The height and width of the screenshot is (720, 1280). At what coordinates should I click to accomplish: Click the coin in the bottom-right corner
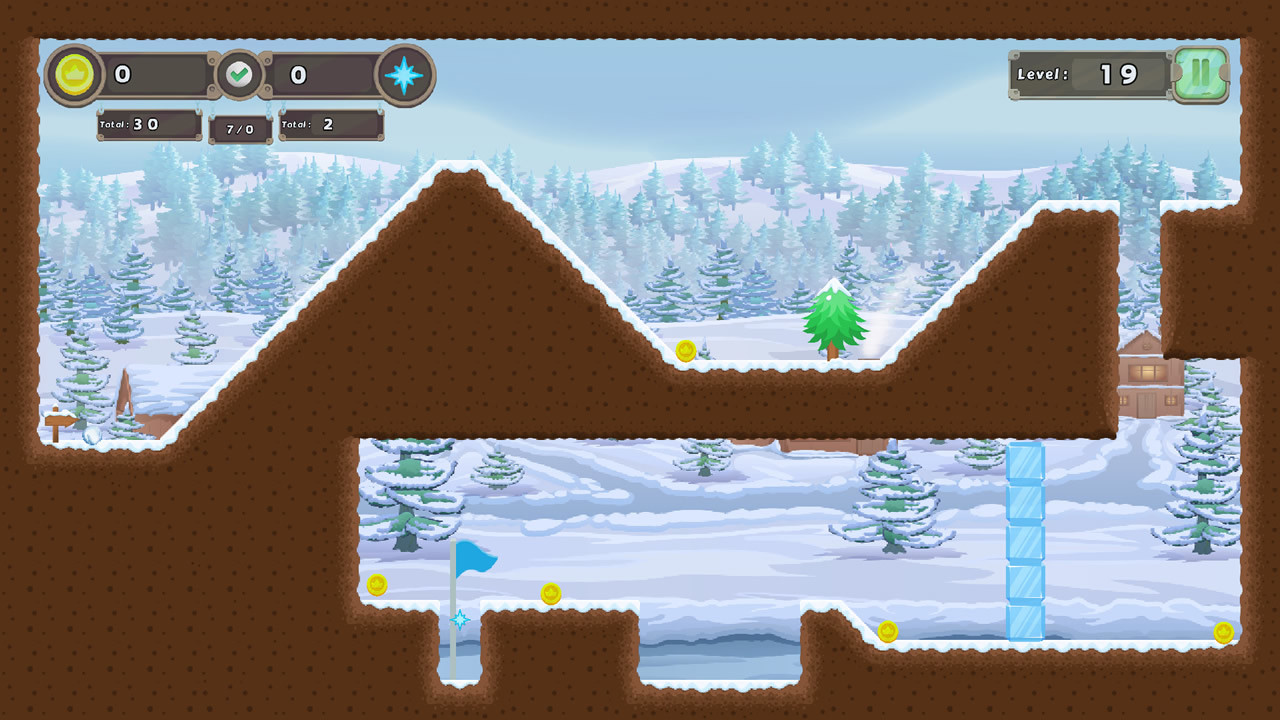point(1222,632)
